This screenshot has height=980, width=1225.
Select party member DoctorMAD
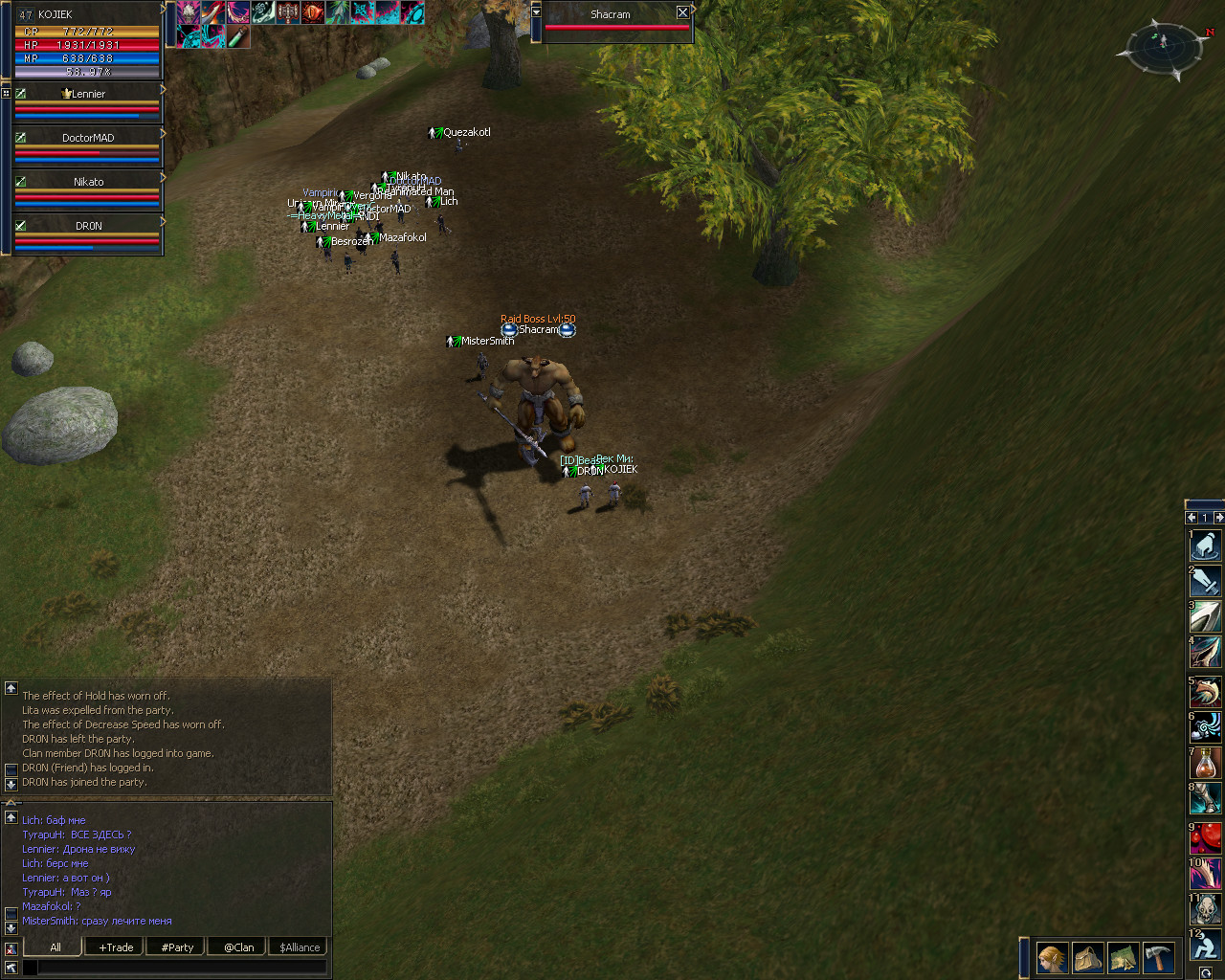tap(88, 138)
